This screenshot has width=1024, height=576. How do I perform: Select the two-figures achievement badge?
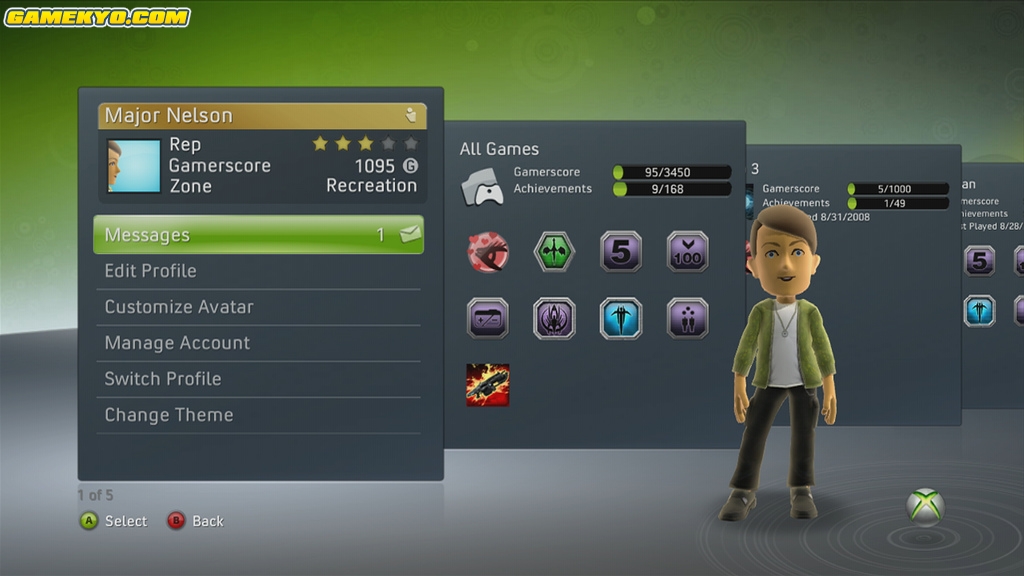tap(688, 318)
